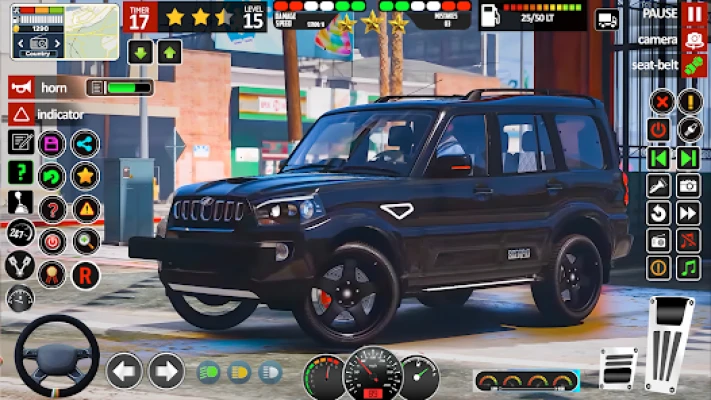Open the share icon
Viewport: 711px width, 400px height.
point(86,143)
